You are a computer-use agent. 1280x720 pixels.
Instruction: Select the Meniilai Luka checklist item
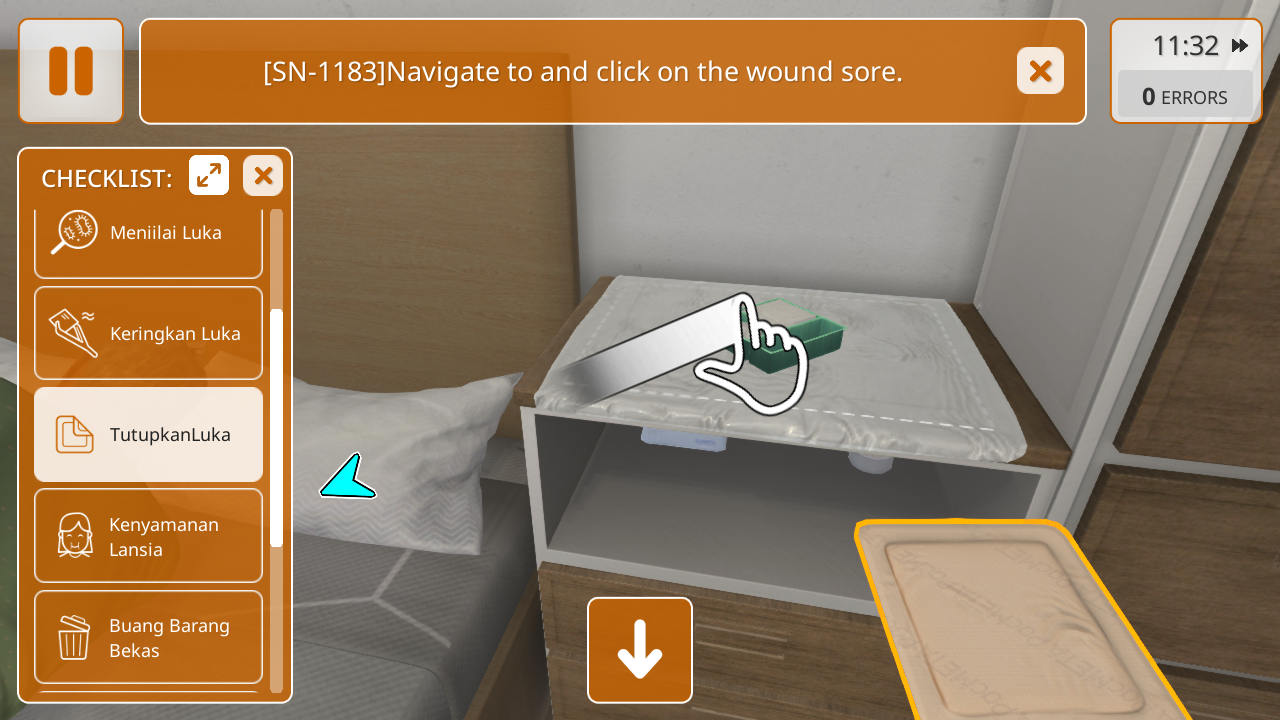(x=148, y=235)
